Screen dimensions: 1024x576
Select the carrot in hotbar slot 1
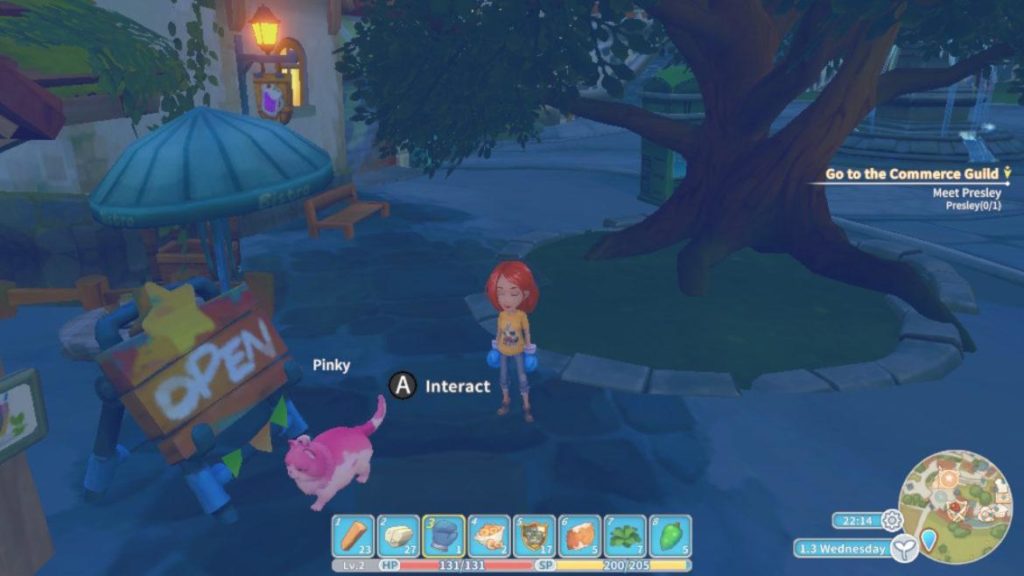[352, 536]
